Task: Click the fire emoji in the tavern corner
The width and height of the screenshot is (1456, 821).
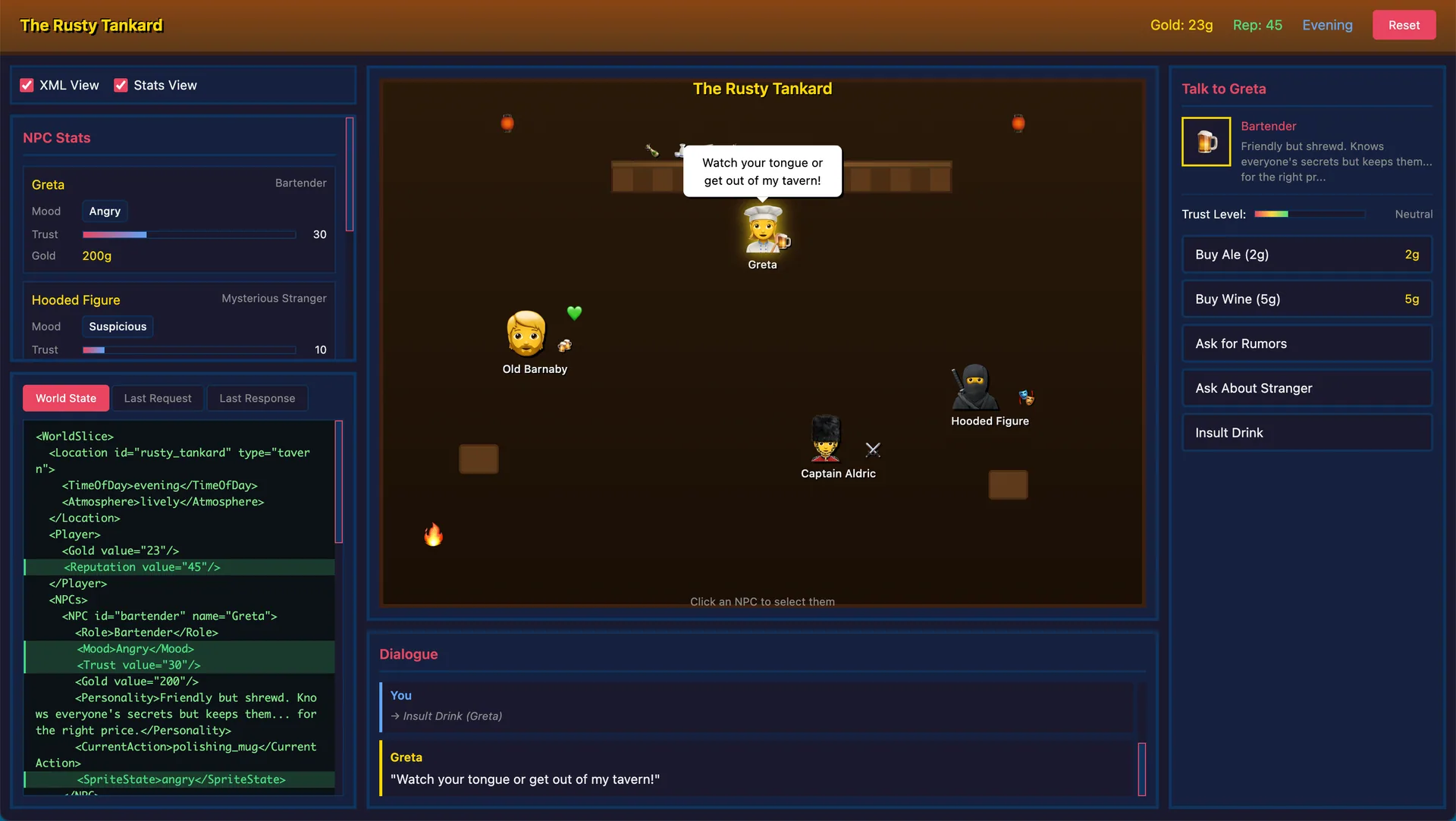Action: [433, 534]
